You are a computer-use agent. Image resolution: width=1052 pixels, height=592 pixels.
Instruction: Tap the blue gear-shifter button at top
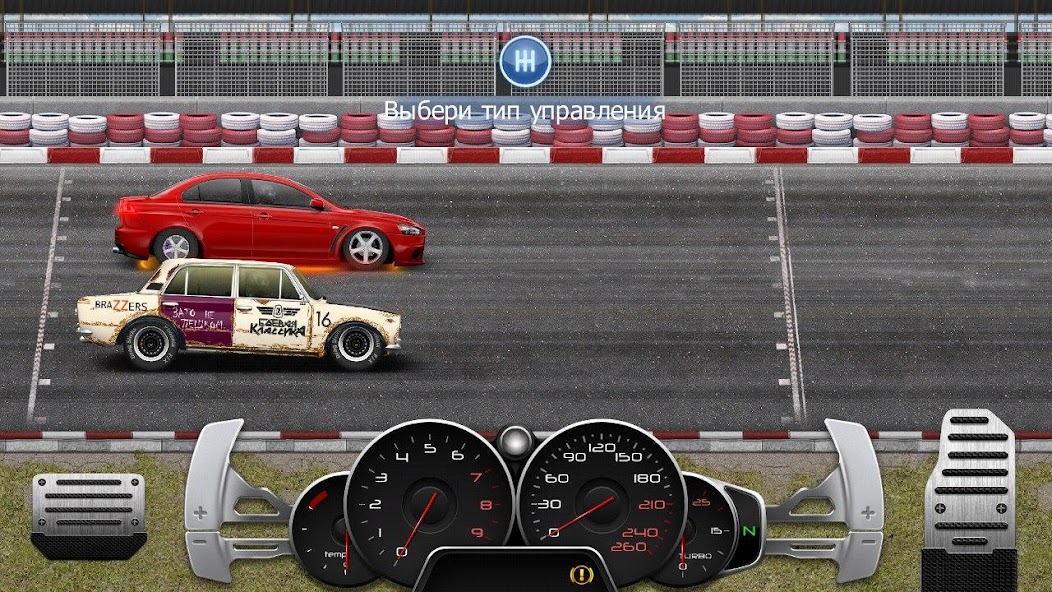[x=525, y=61]
